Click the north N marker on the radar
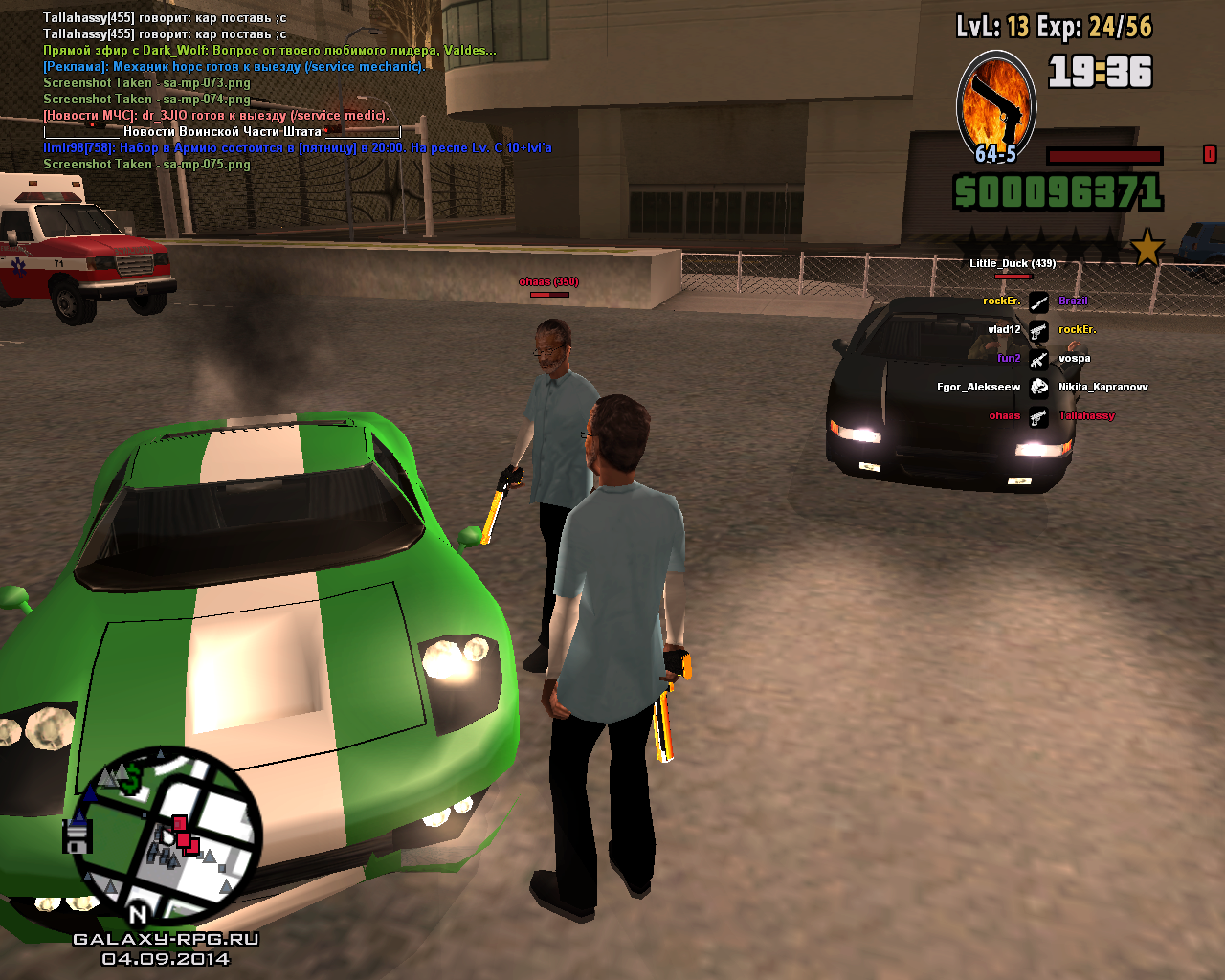This screenshot has width=1225, height=980. (138, 916)
